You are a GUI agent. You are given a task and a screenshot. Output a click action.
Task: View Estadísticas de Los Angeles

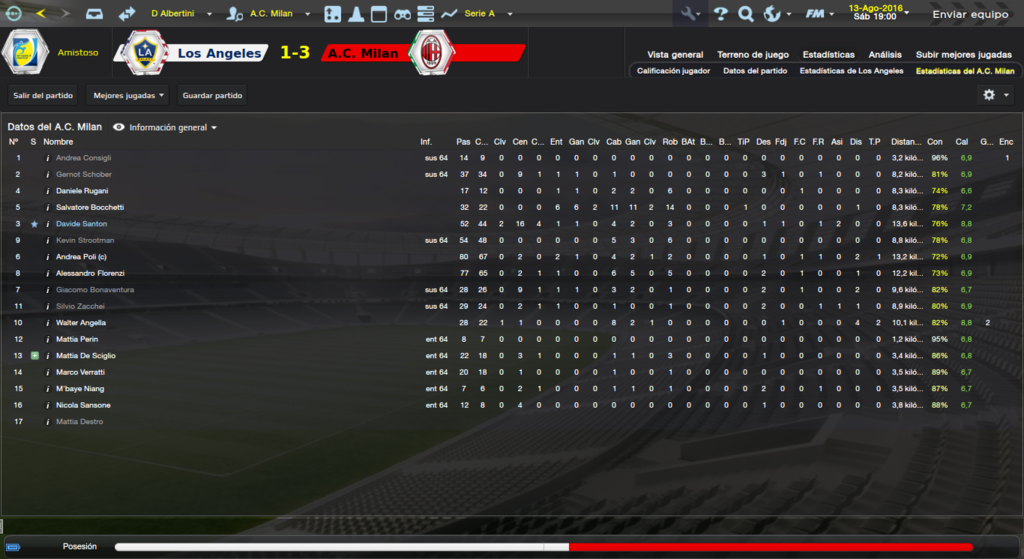click(851, 71)
